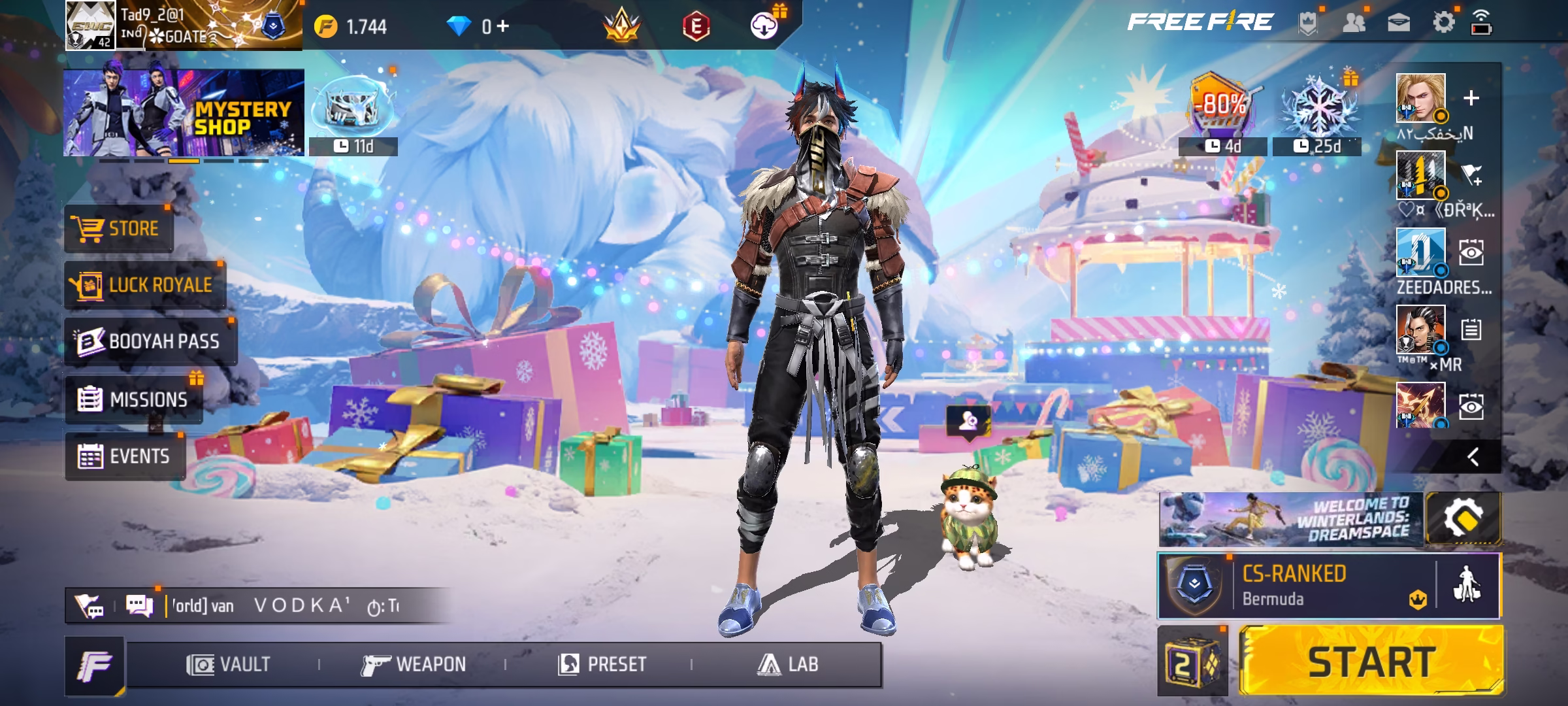Open the Winterlands Dreamspace banner
The image size is (1568, 706).
[1290, 520]
